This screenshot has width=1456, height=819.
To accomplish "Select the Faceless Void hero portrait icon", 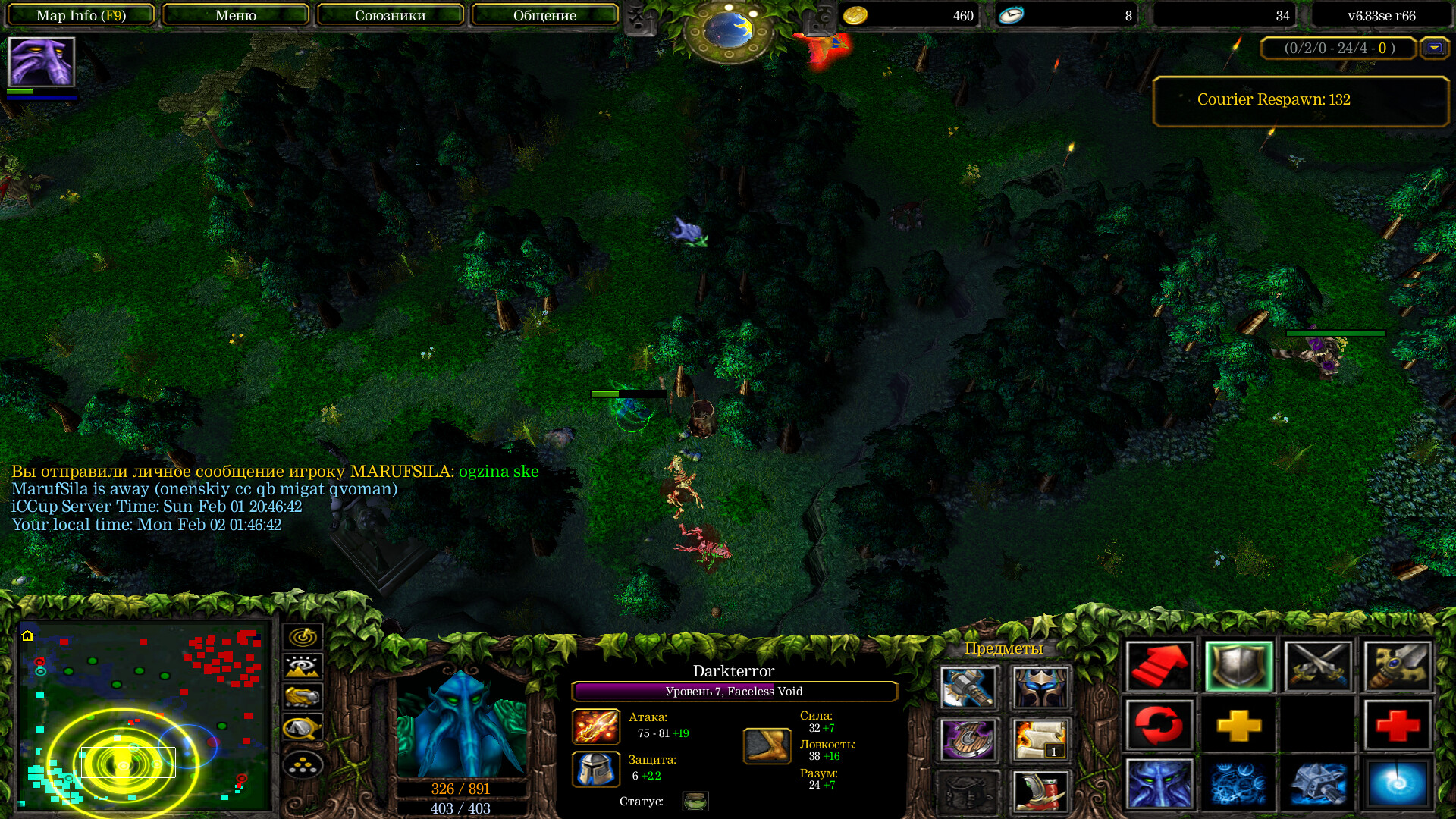I will tap(41, 62).
